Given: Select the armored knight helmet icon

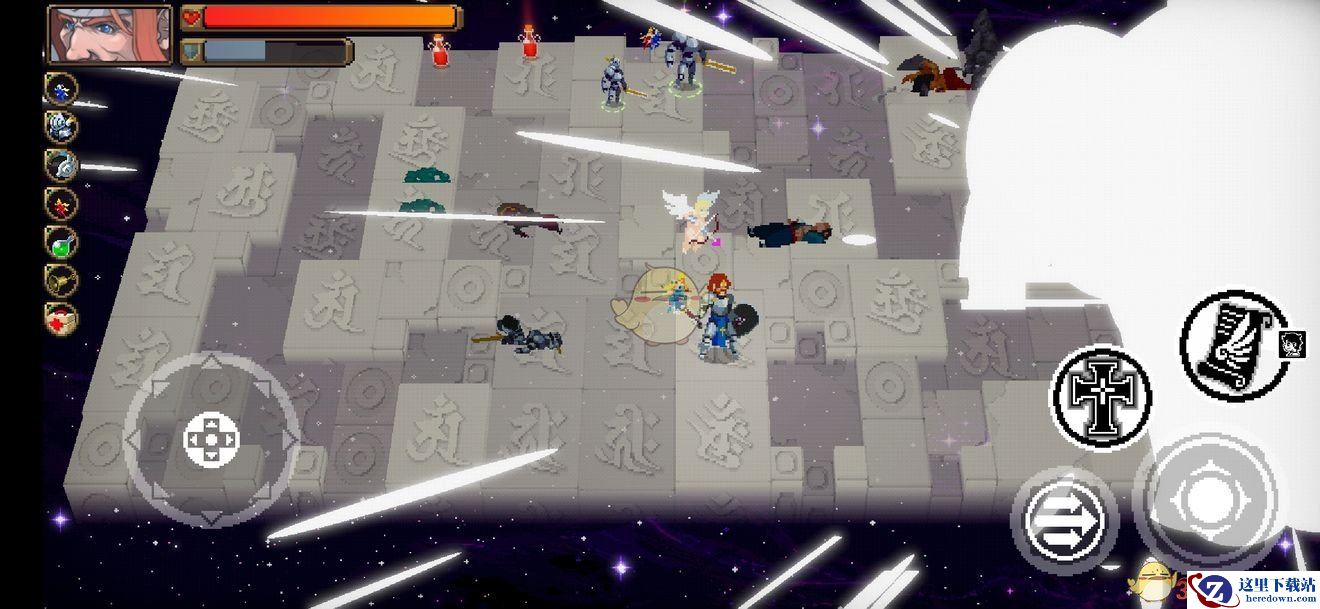Looking at the screenshot, I should (61, 126).
